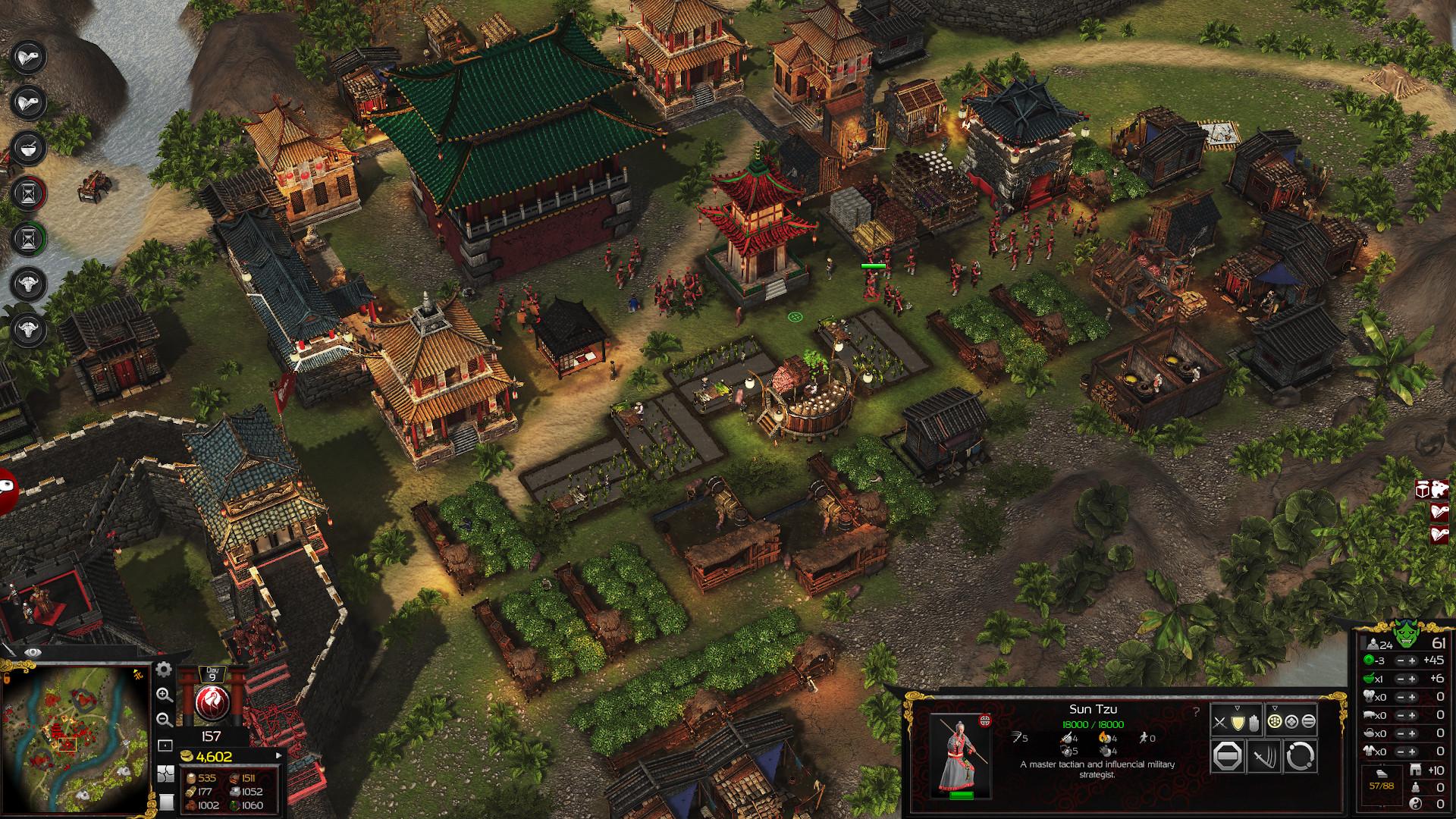Open the settings gear beside the minimap
This screenshot has height=819, width=1456.
pyautogui.click(x=164, y=670)
